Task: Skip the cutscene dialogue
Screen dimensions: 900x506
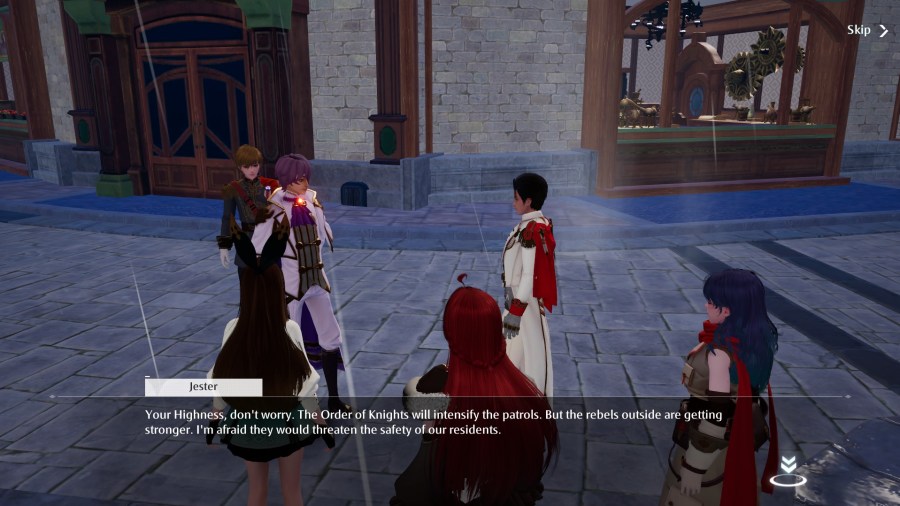Action: pos(866,30)
